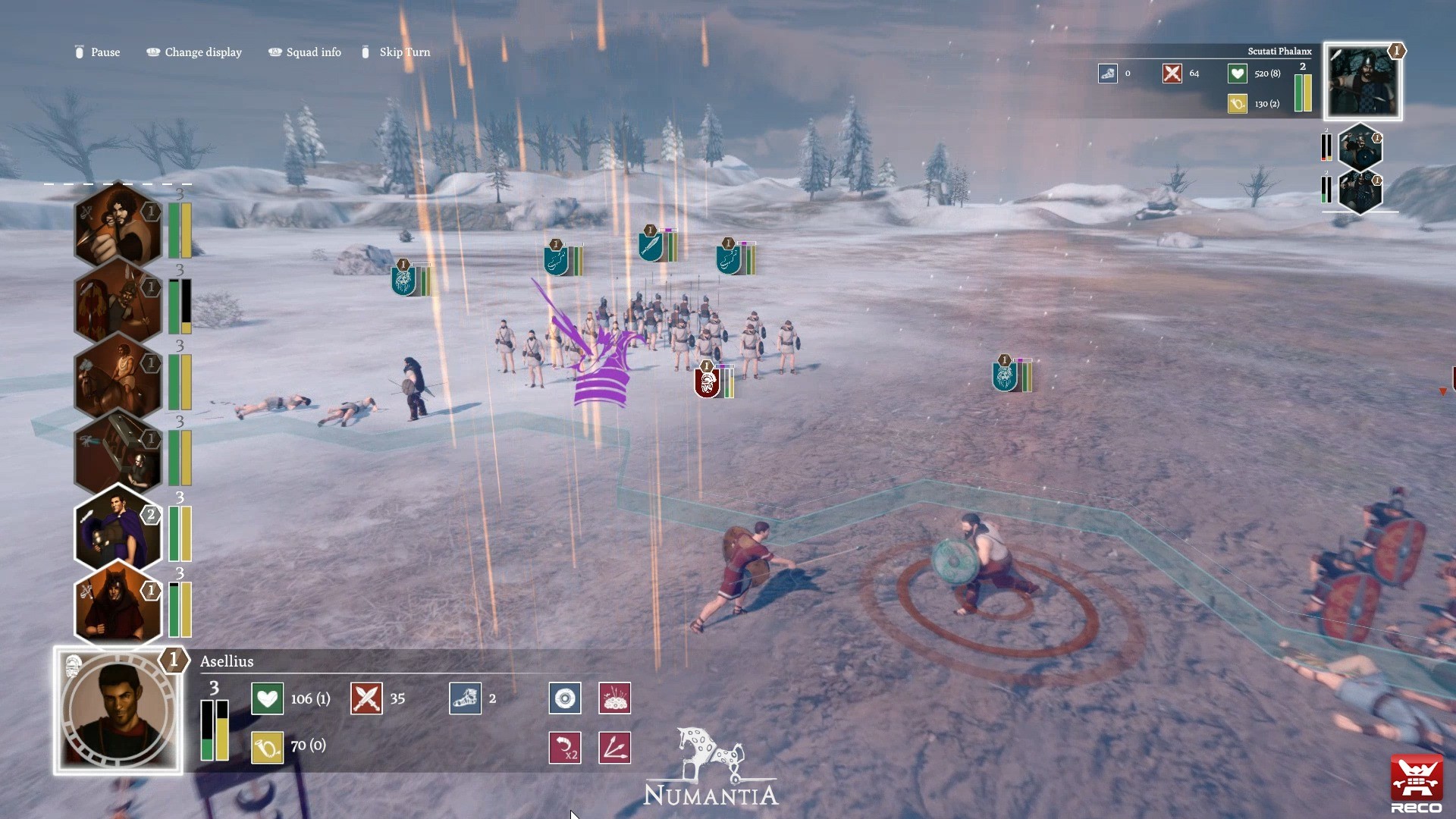Click the red impact burst ability icon
The height and width of the screenshot is (819, 1456).
click(615, 698)
